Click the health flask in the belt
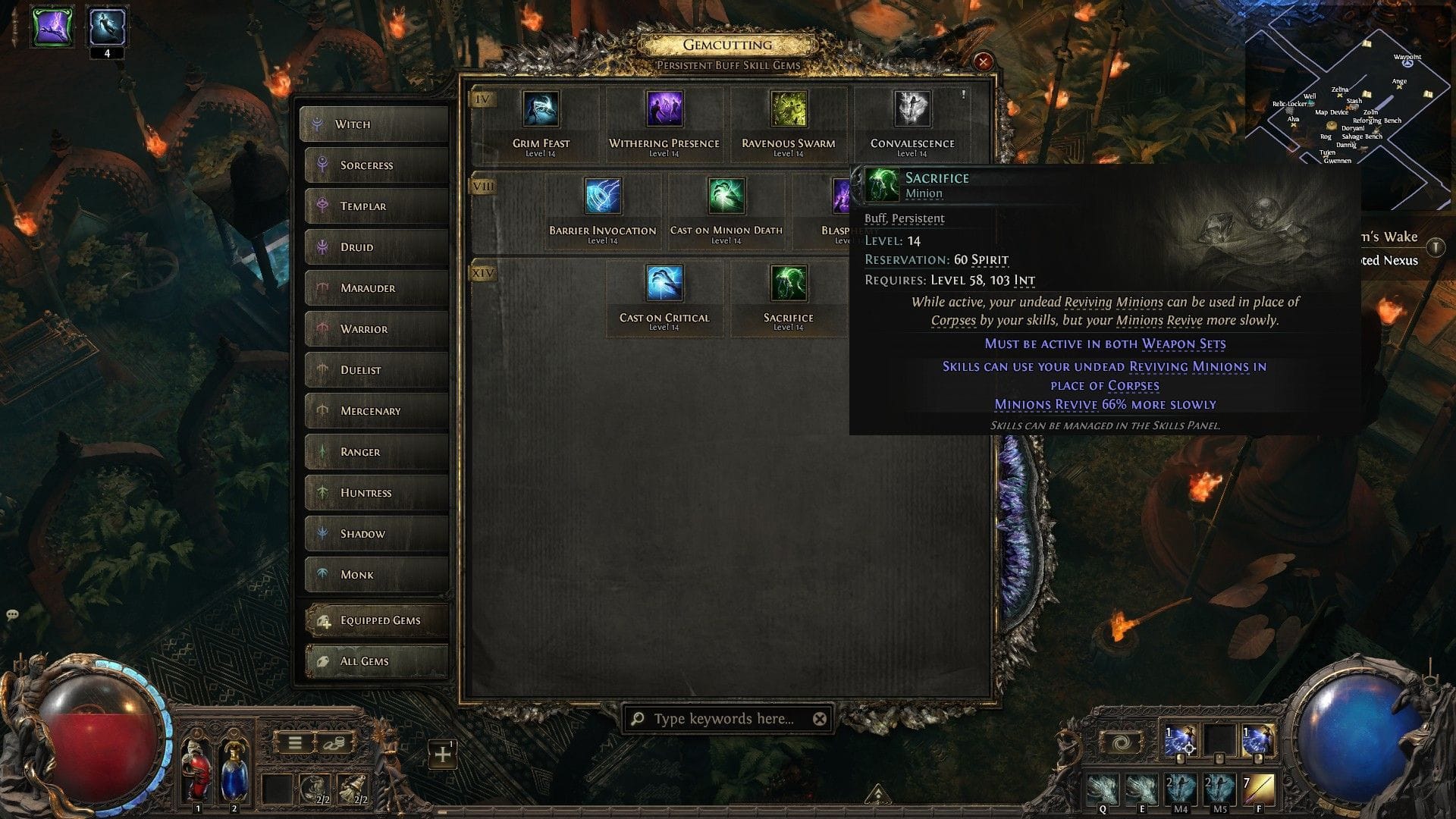This screenshot has width=1456, height=819. pyautogui.click(x=197, y=766)
